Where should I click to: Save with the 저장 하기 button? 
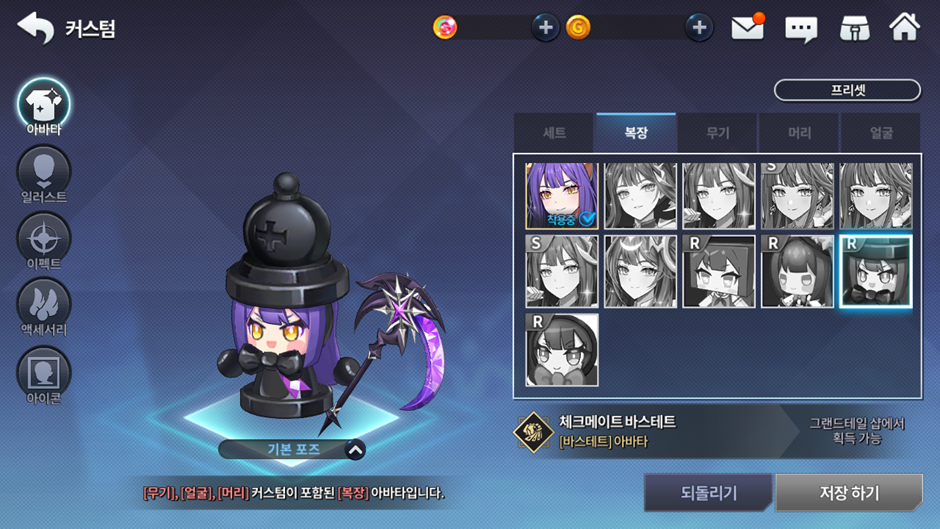849,493
